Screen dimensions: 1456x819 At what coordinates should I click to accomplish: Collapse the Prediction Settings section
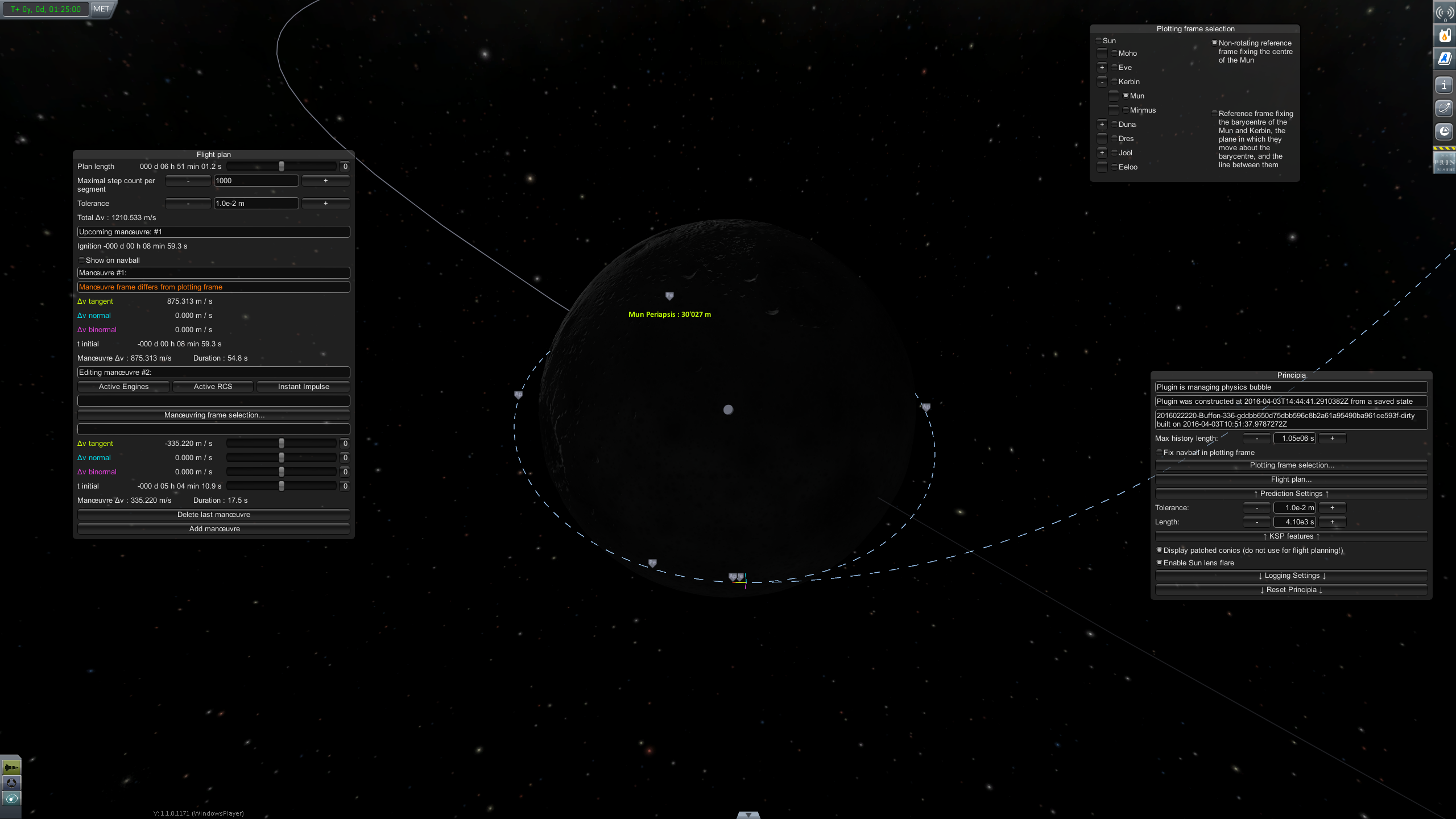1291,494
